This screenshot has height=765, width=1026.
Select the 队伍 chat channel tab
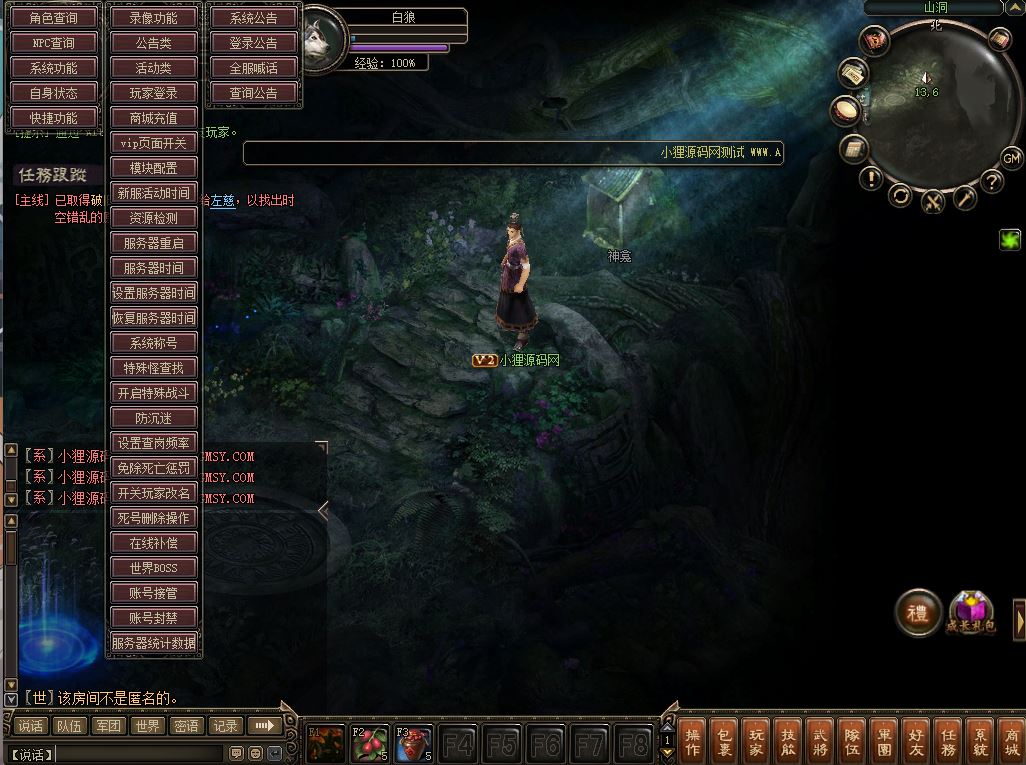coord(69,726)
